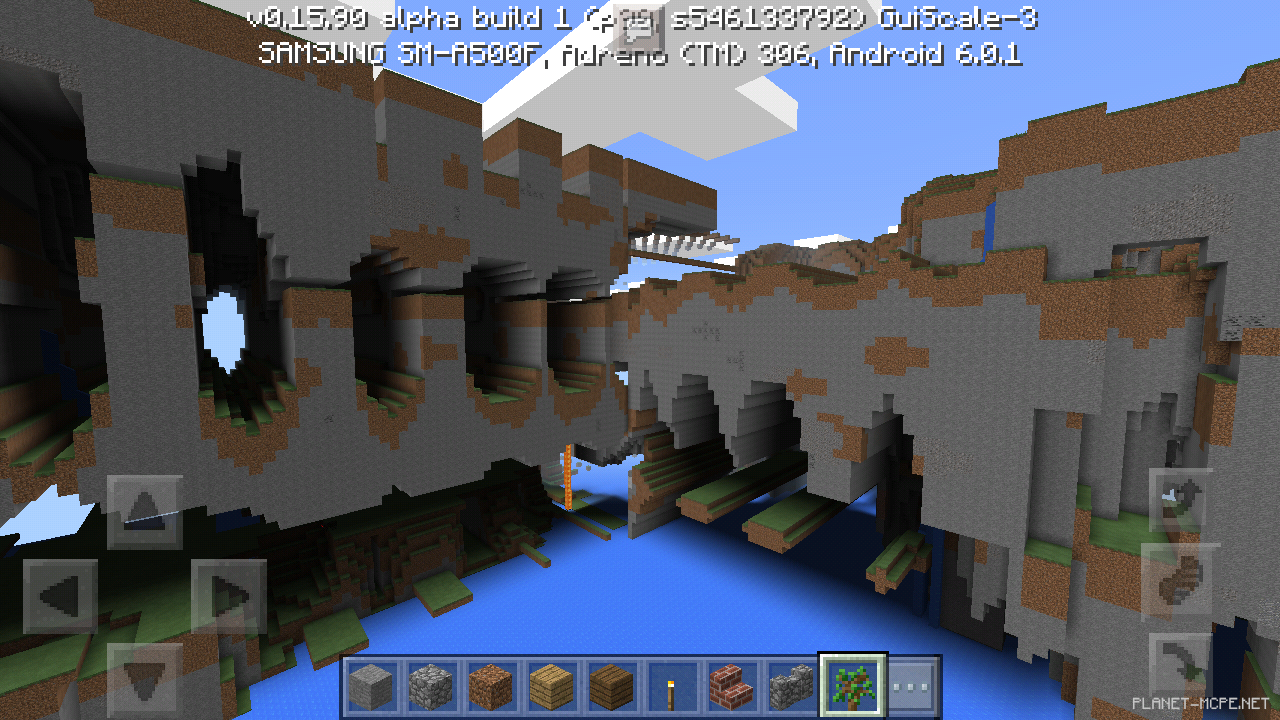
Task: Select the cobblestone block in the hotbar
Action: pyautogui.click(x=431, y=686)
